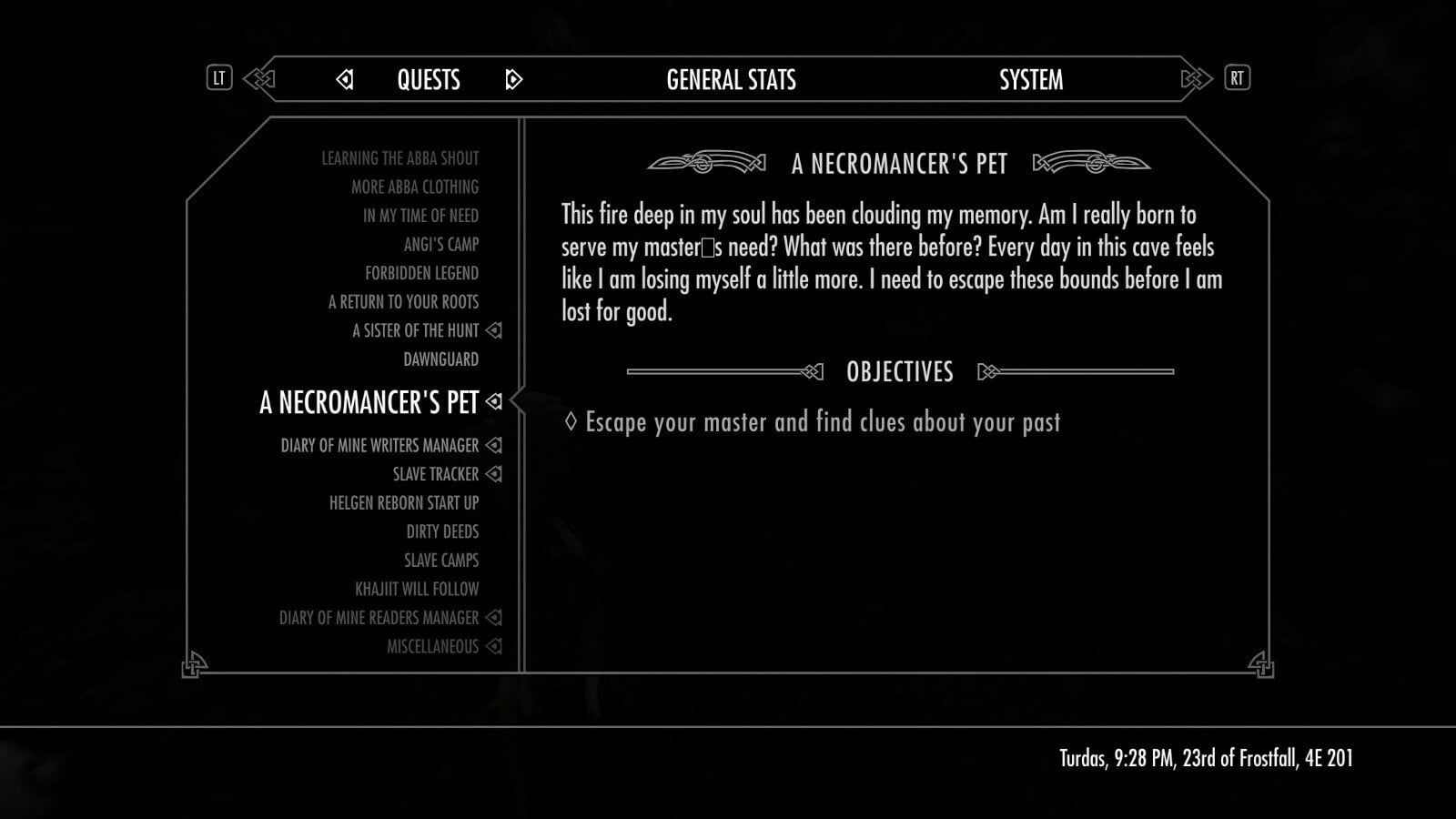Click the tracking arrow beside SLAVE TRACKER
The height and width of the screenshot is (819, 1456).
(494, 473)
